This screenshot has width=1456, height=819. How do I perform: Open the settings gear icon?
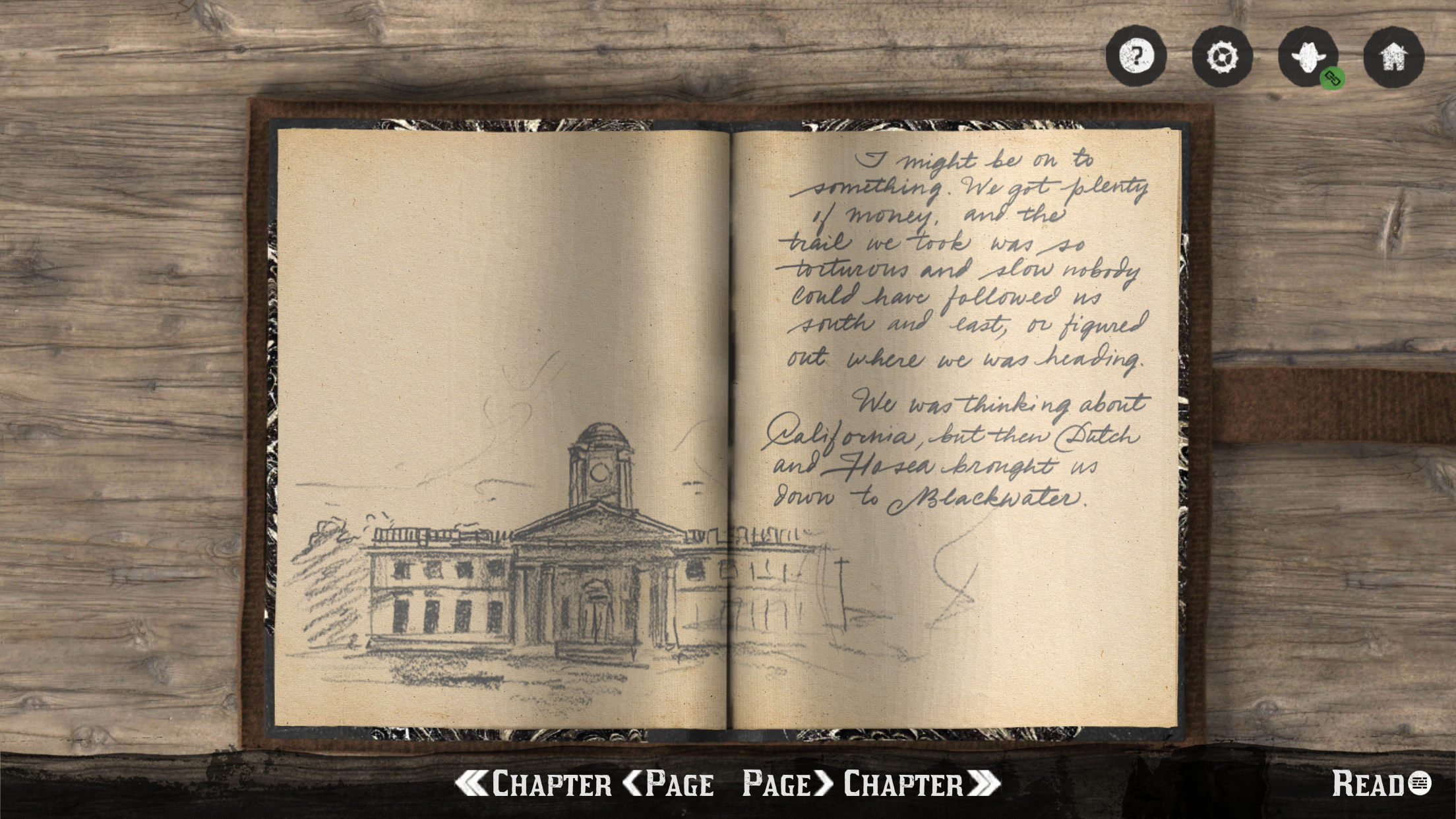click(x=1221, y=56)
